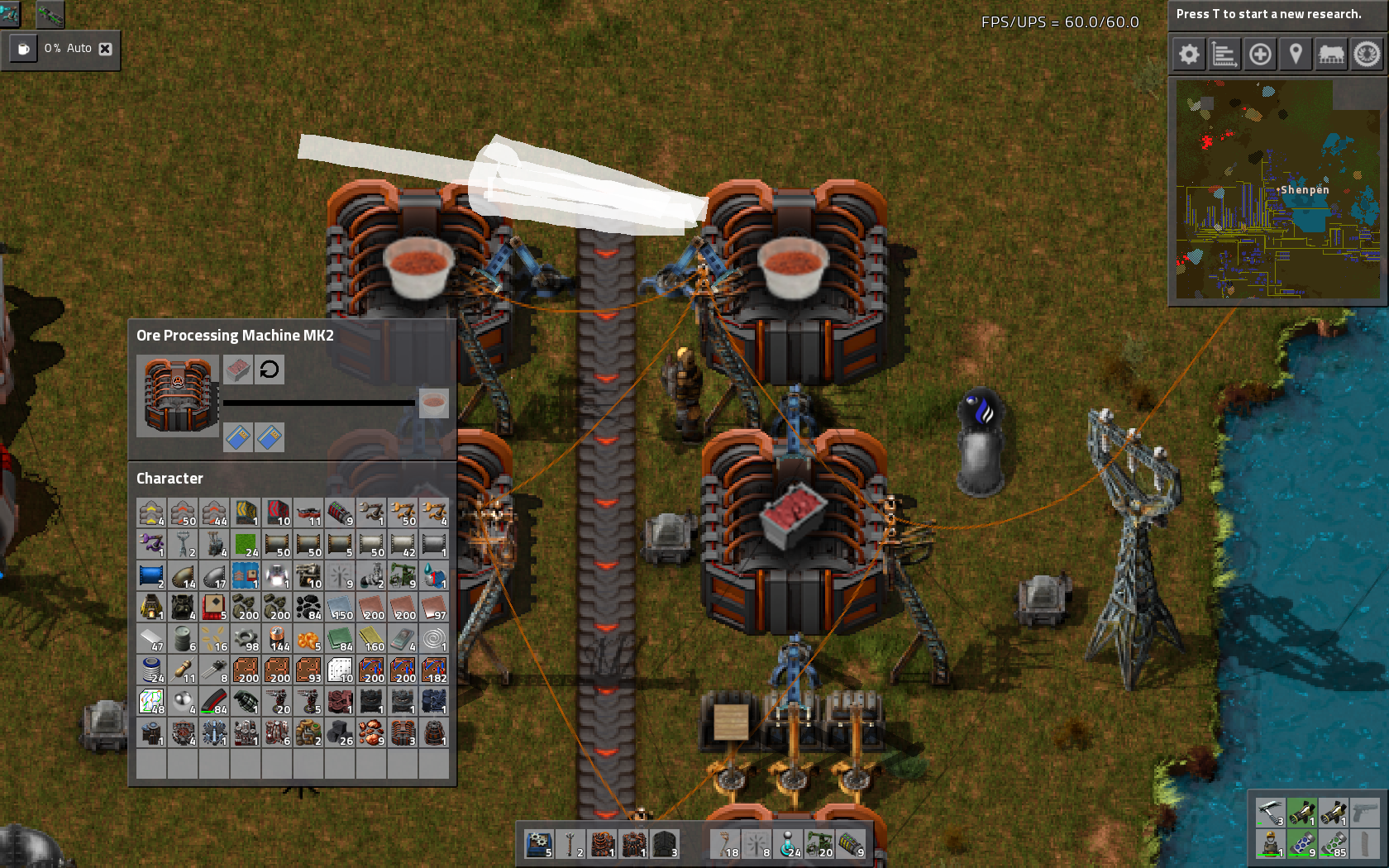This screenshot has height=868, width=1389.
Task: Click the circled plus shortcut button
Action: pyautogui.click(x=1260, y=55)
